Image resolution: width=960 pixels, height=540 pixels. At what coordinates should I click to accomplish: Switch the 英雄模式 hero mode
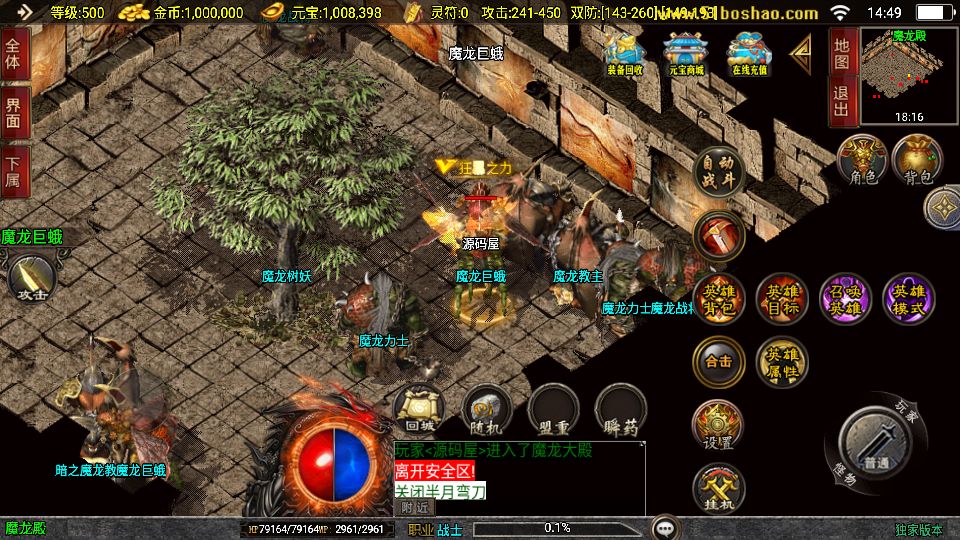(x=908, y=299)
